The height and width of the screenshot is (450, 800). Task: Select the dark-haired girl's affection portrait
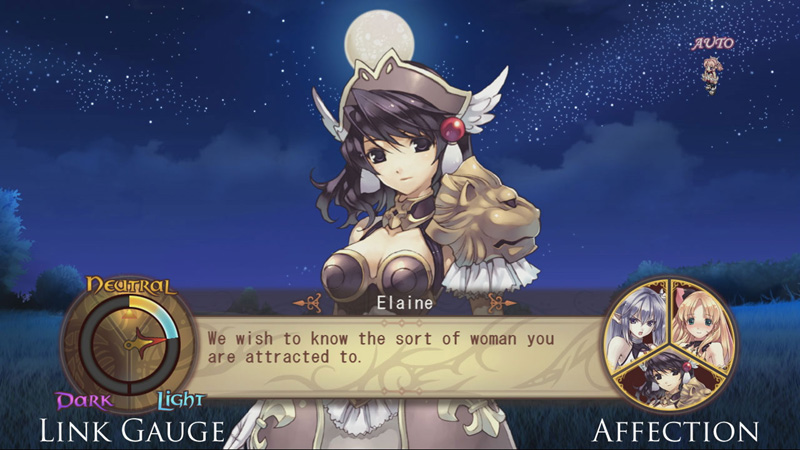[670, 376]
